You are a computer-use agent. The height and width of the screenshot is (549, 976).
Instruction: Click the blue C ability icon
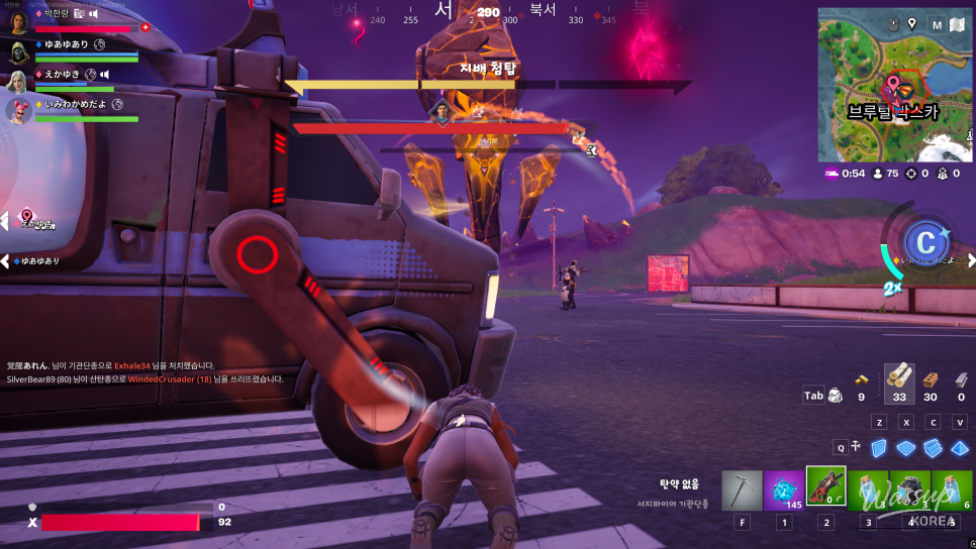926,242
